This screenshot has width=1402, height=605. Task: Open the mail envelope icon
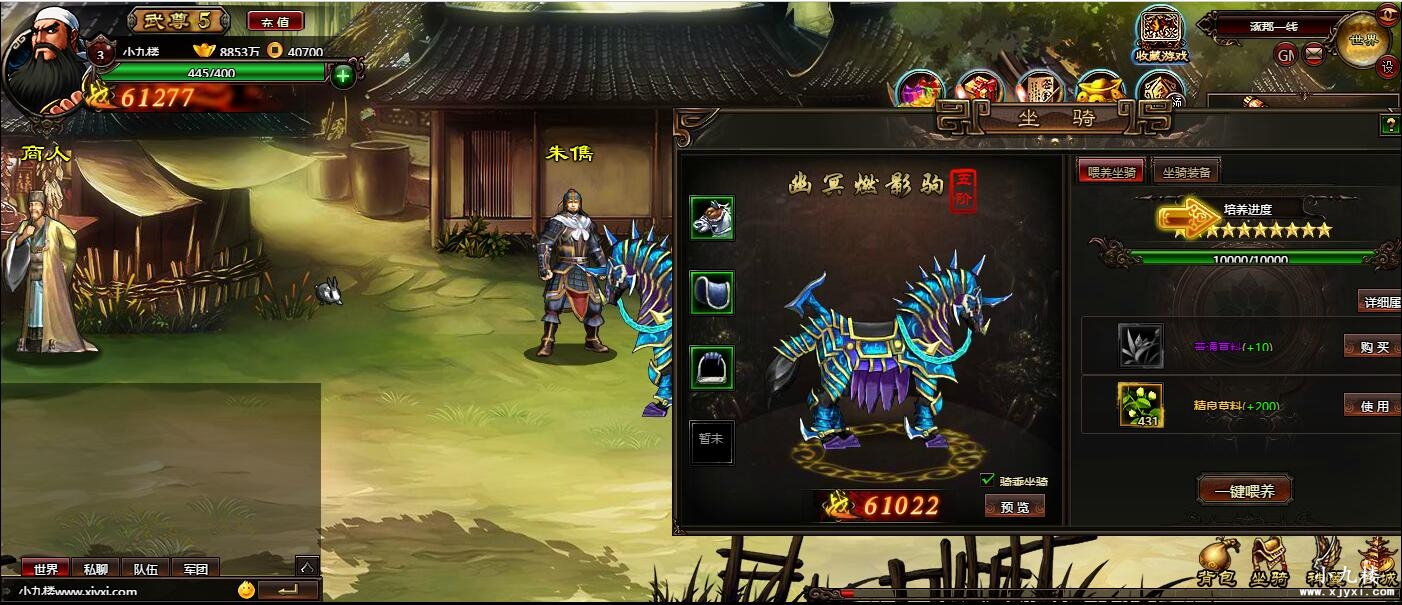coord(1314,53)
